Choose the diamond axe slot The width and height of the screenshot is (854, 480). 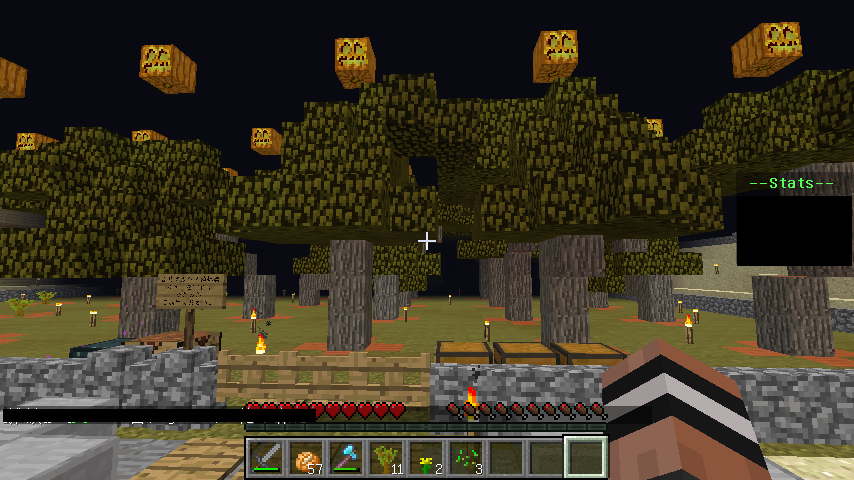[x=346, y=458]
